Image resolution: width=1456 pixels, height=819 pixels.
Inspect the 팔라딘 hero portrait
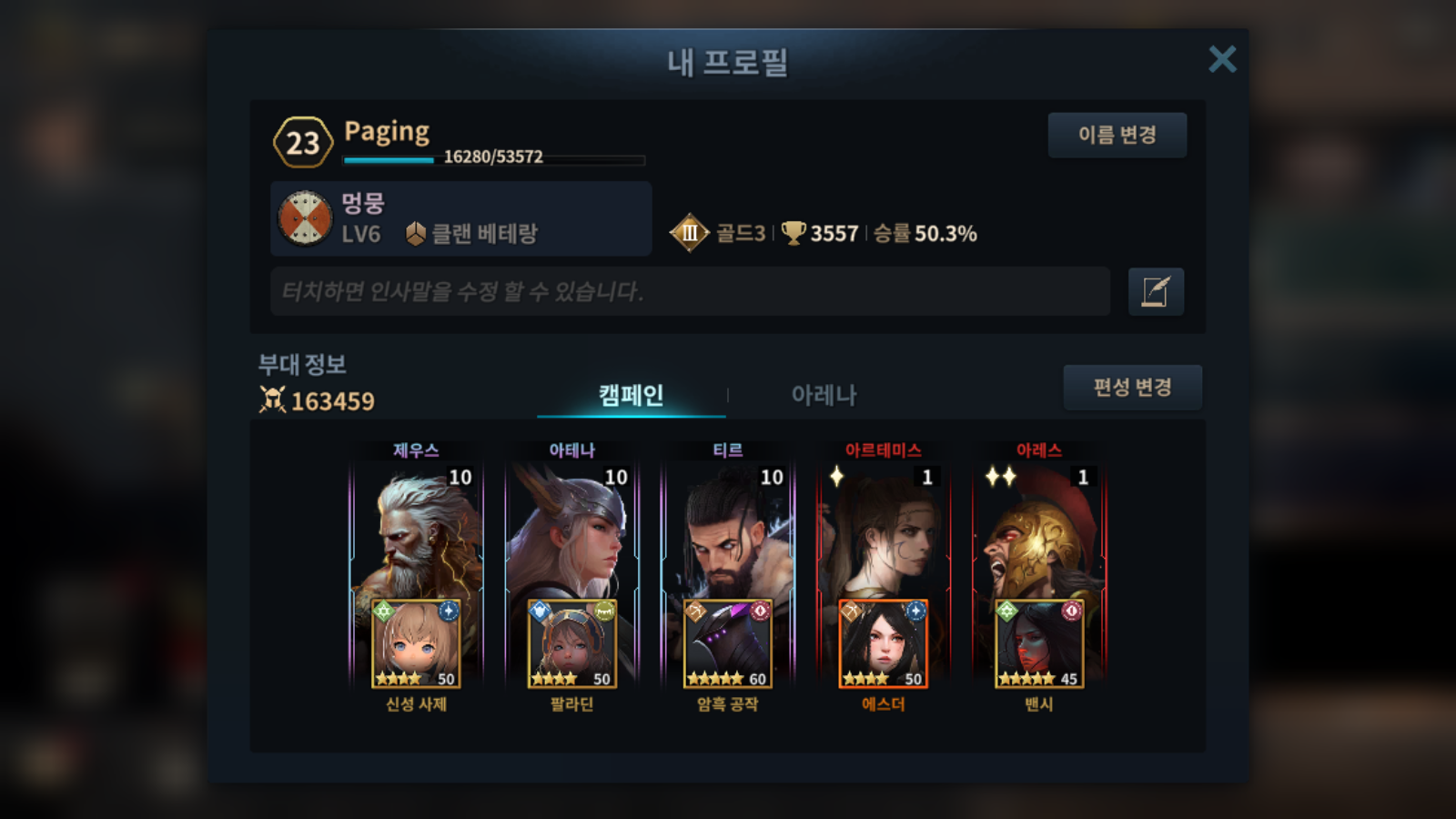[x=571, y=644]
